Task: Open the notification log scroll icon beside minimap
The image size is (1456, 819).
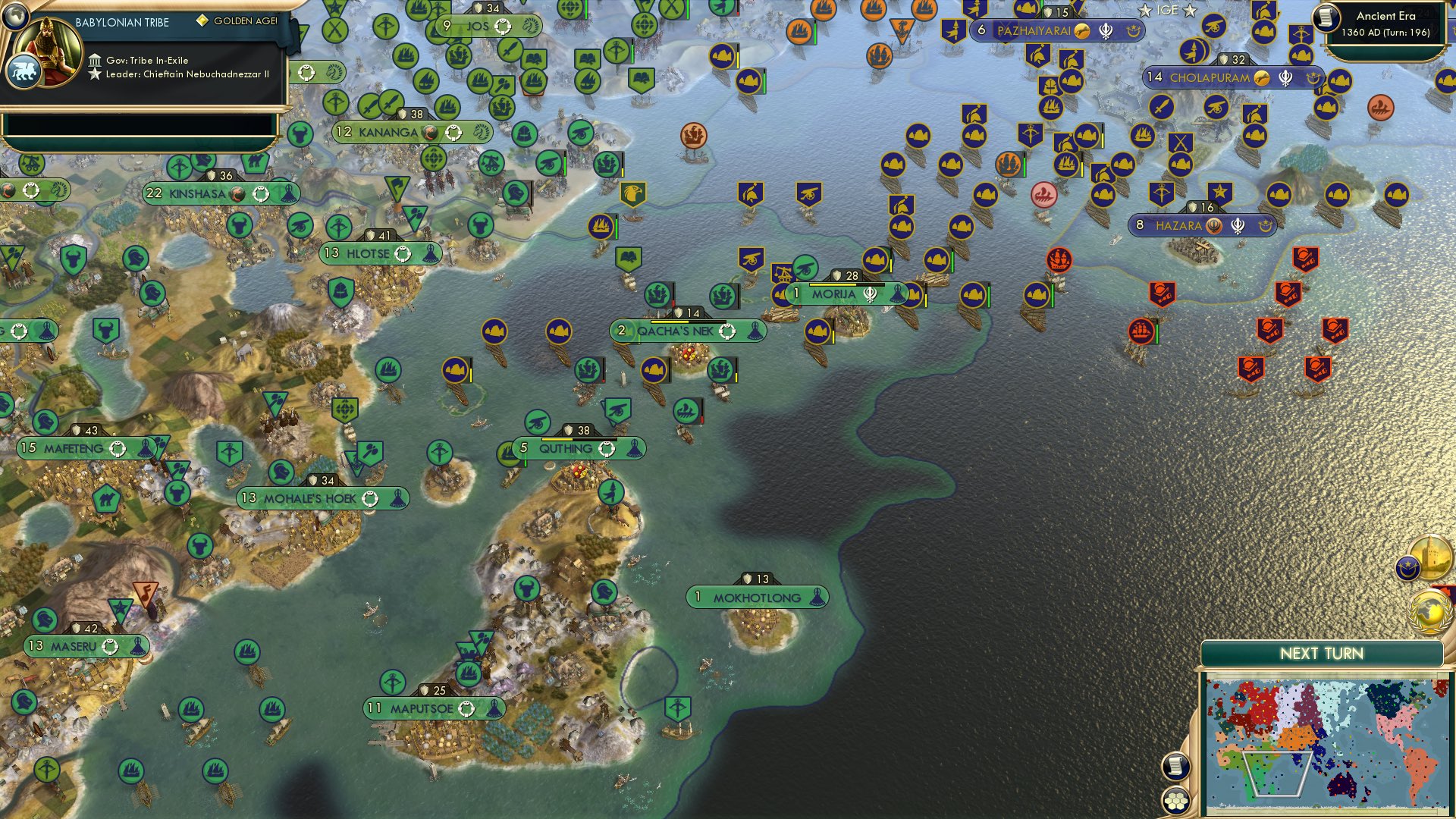Action: coord(1176,767)
